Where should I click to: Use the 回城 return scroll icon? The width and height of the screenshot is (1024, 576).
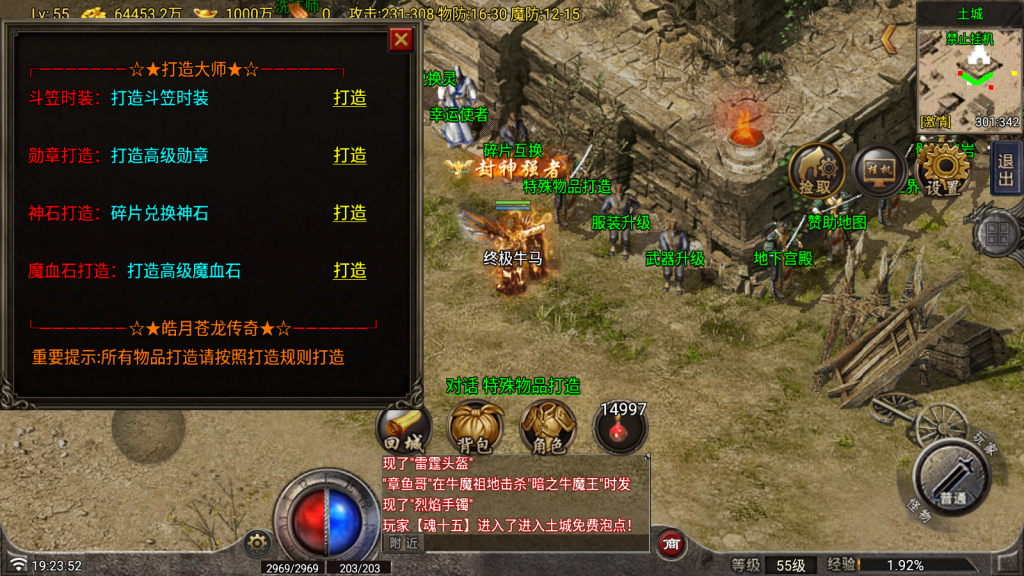coord(403,429)
